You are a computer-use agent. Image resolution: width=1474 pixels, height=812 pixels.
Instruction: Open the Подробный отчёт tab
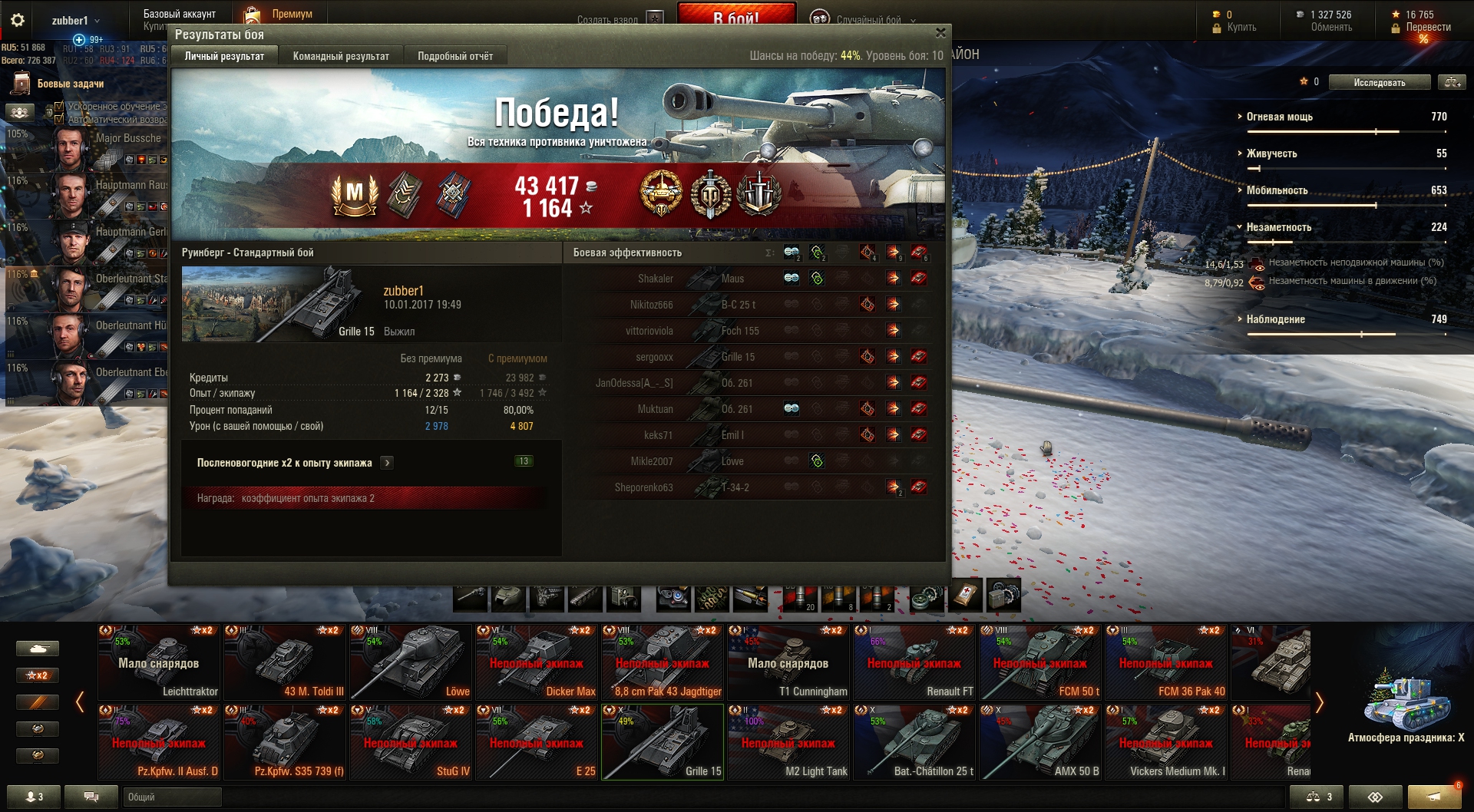[455, 56]
